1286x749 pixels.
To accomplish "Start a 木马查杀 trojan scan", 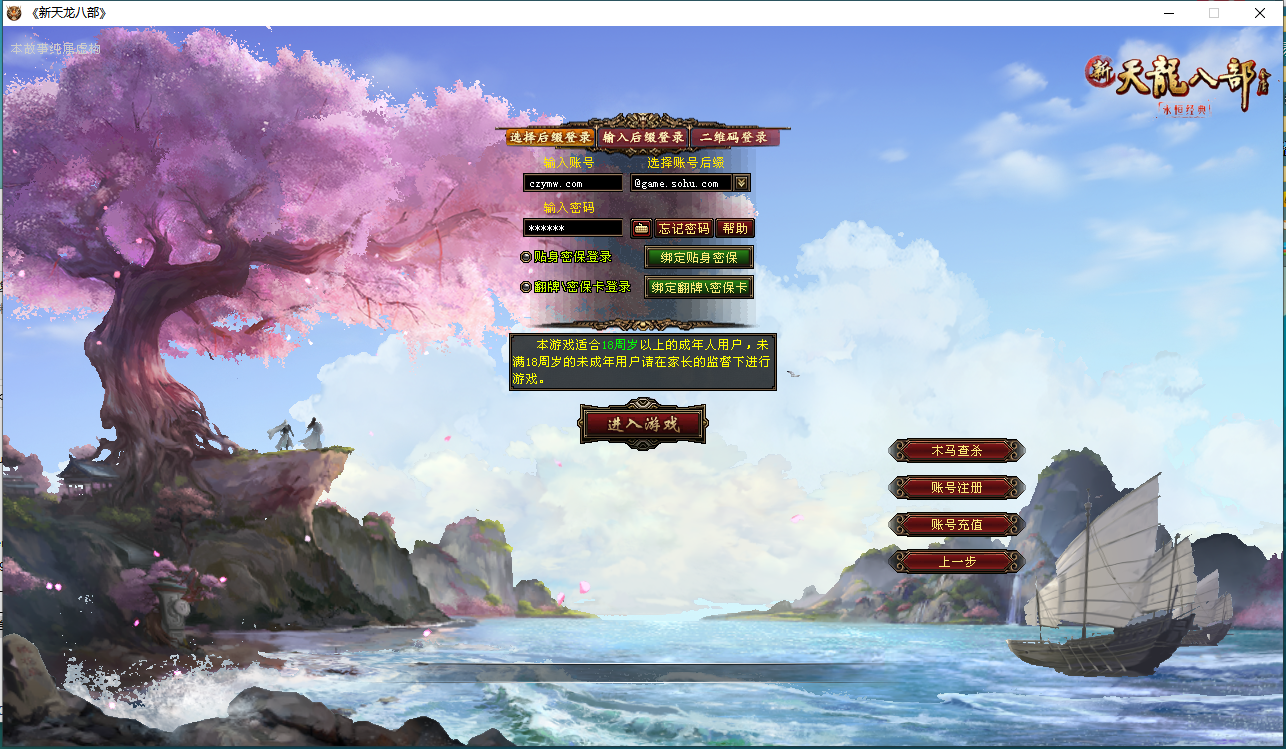I will 955,450.
